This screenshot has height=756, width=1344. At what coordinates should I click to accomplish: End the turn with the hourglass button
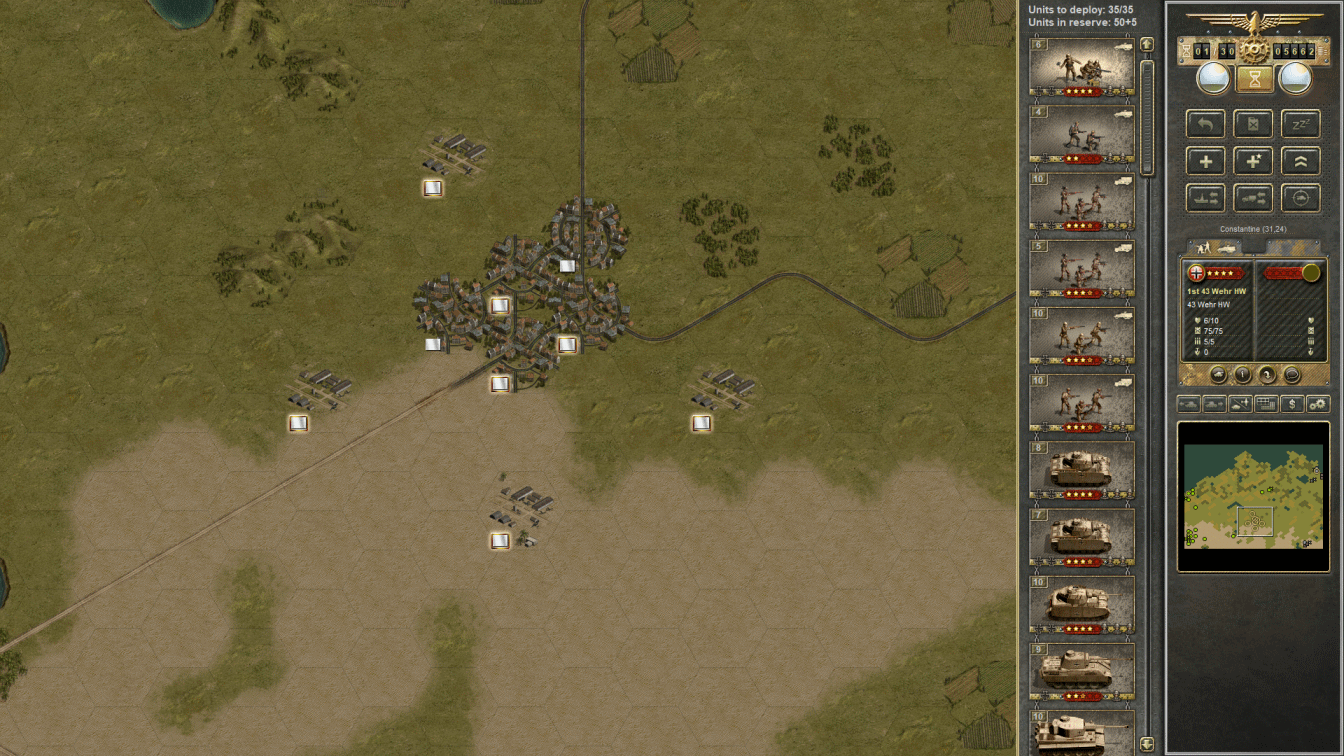1253,78
